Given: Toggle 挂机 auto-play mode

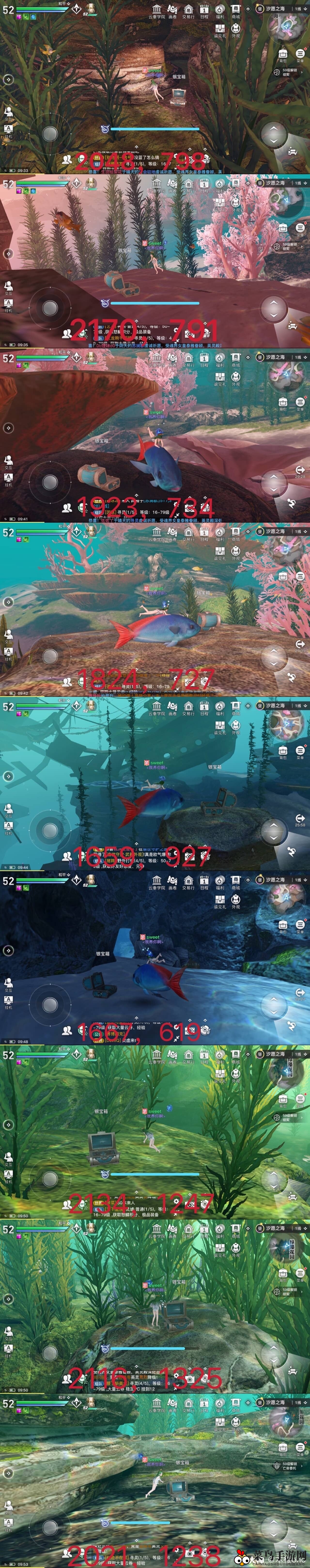Looking at the screenshot, I should click(8, 130).
